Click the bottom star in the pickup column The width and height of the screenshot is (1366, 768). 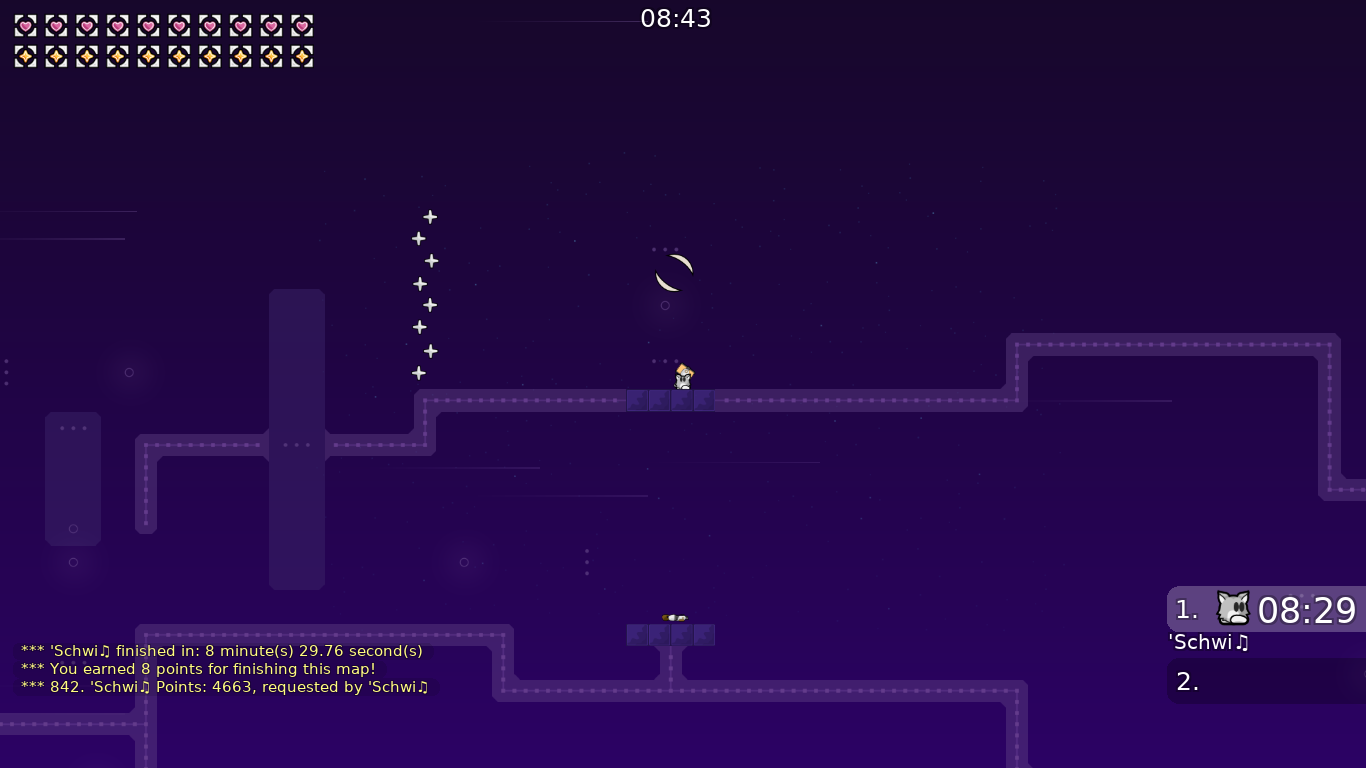click(417, 372)
